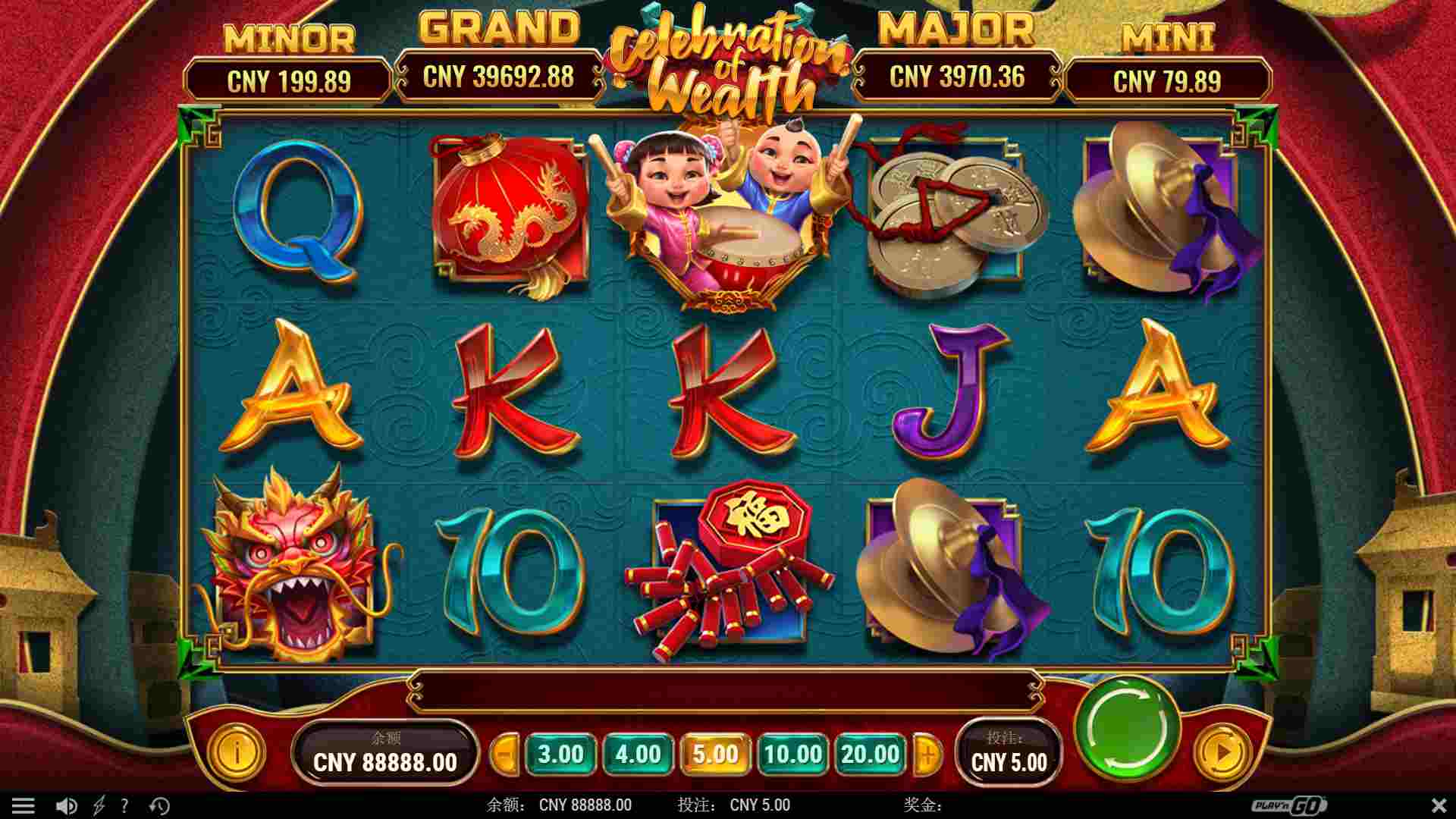This screenshot has width=1456, height=819.
Task: Select the 4.00 bet chip
Action: pos(638,755)
